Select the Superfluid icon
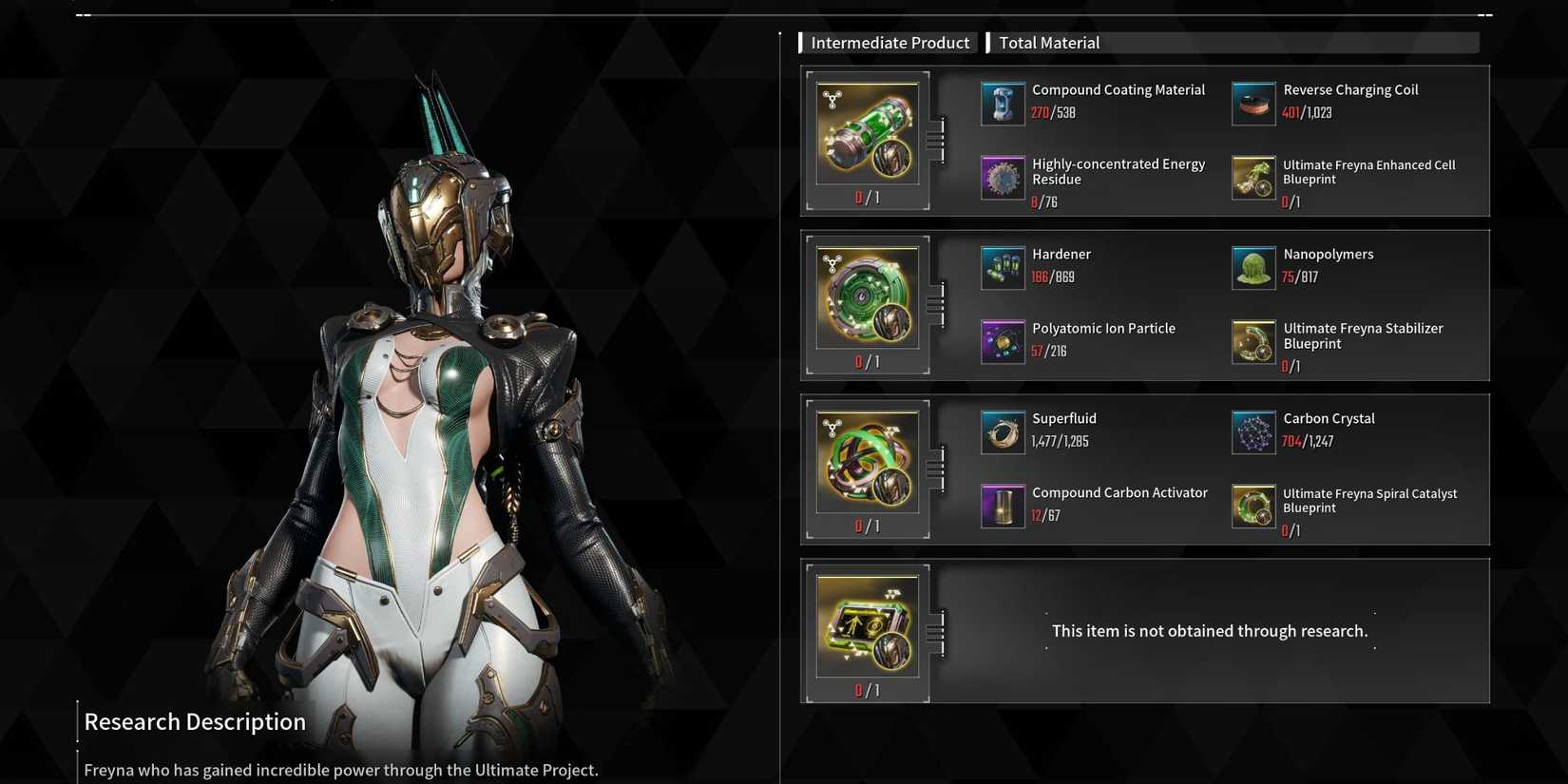 click(1002, 431)
